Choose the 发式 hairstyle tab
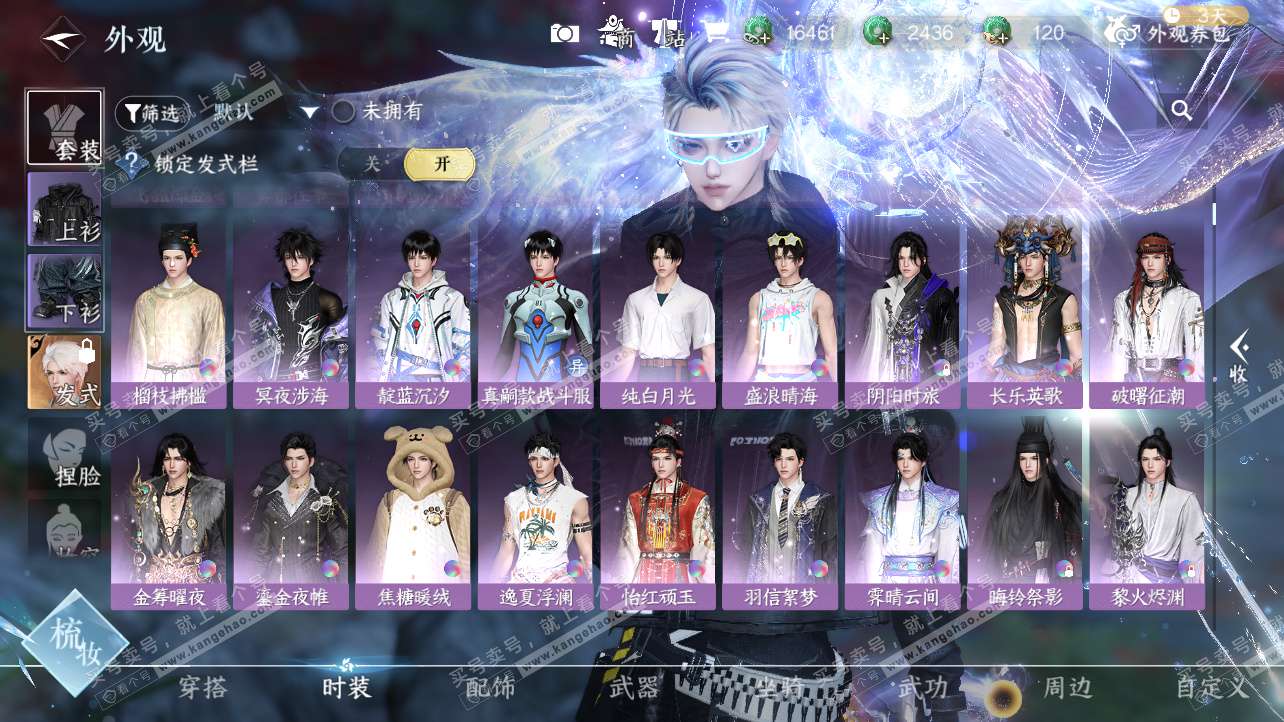 click(x=64, y=372)
